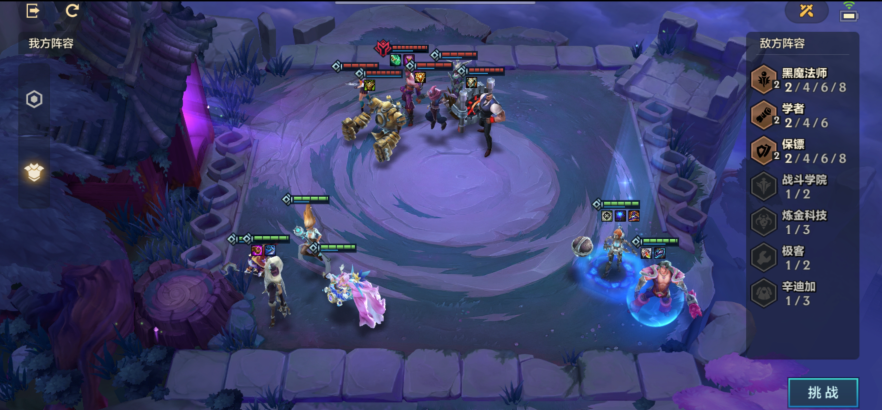Click the 我方阵容 lineup label
882x410 pixels.
pyautogui.click(x=51, y=43)
